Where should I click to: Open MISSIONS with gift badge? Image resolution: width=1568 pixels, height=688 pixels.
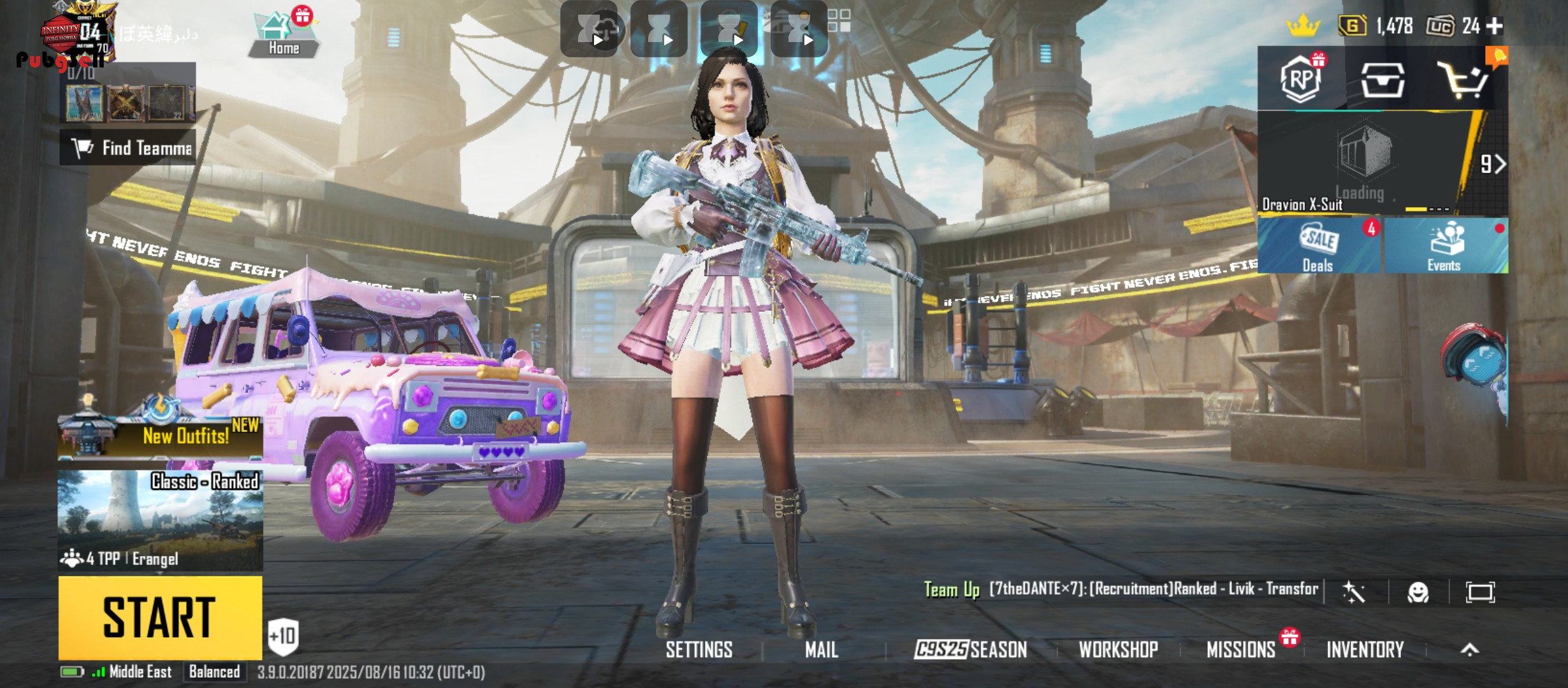(x=1241, y=650)
